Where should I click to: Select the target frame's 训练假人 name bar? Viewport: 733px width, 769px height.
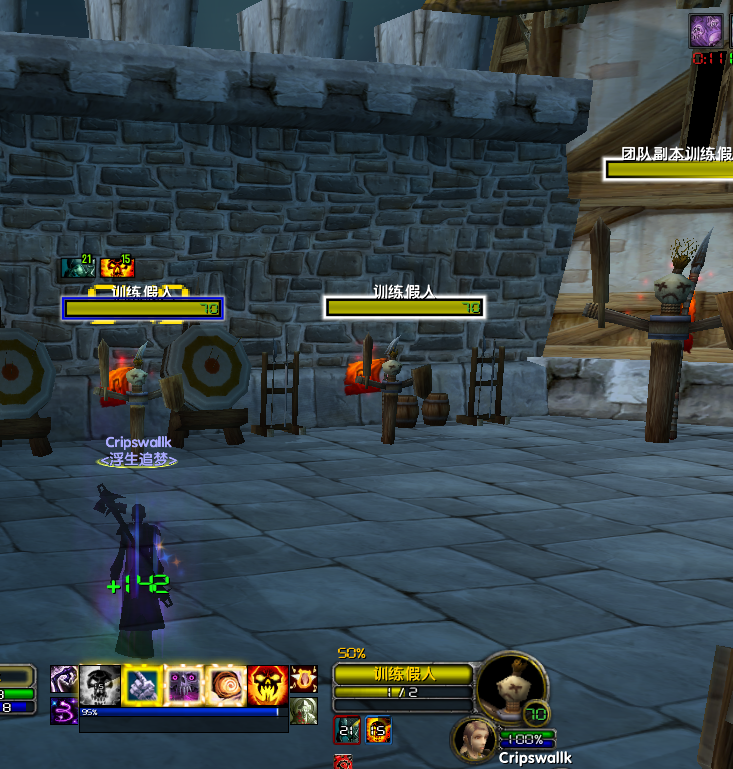402,674
